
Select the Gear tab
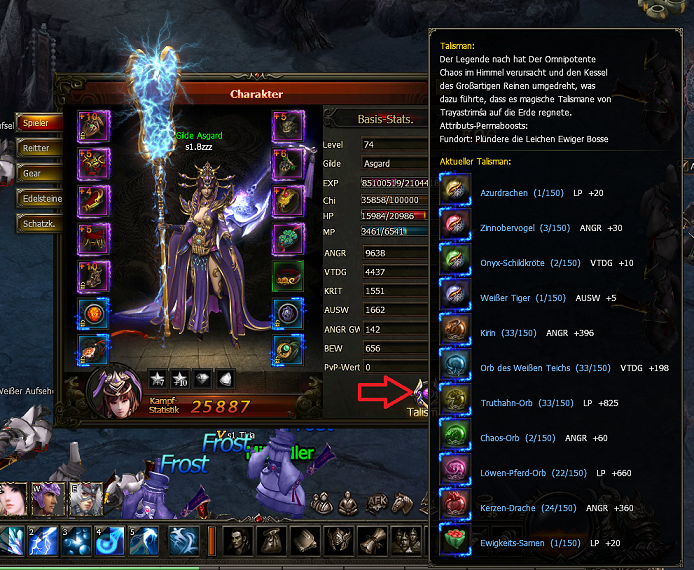38,173
